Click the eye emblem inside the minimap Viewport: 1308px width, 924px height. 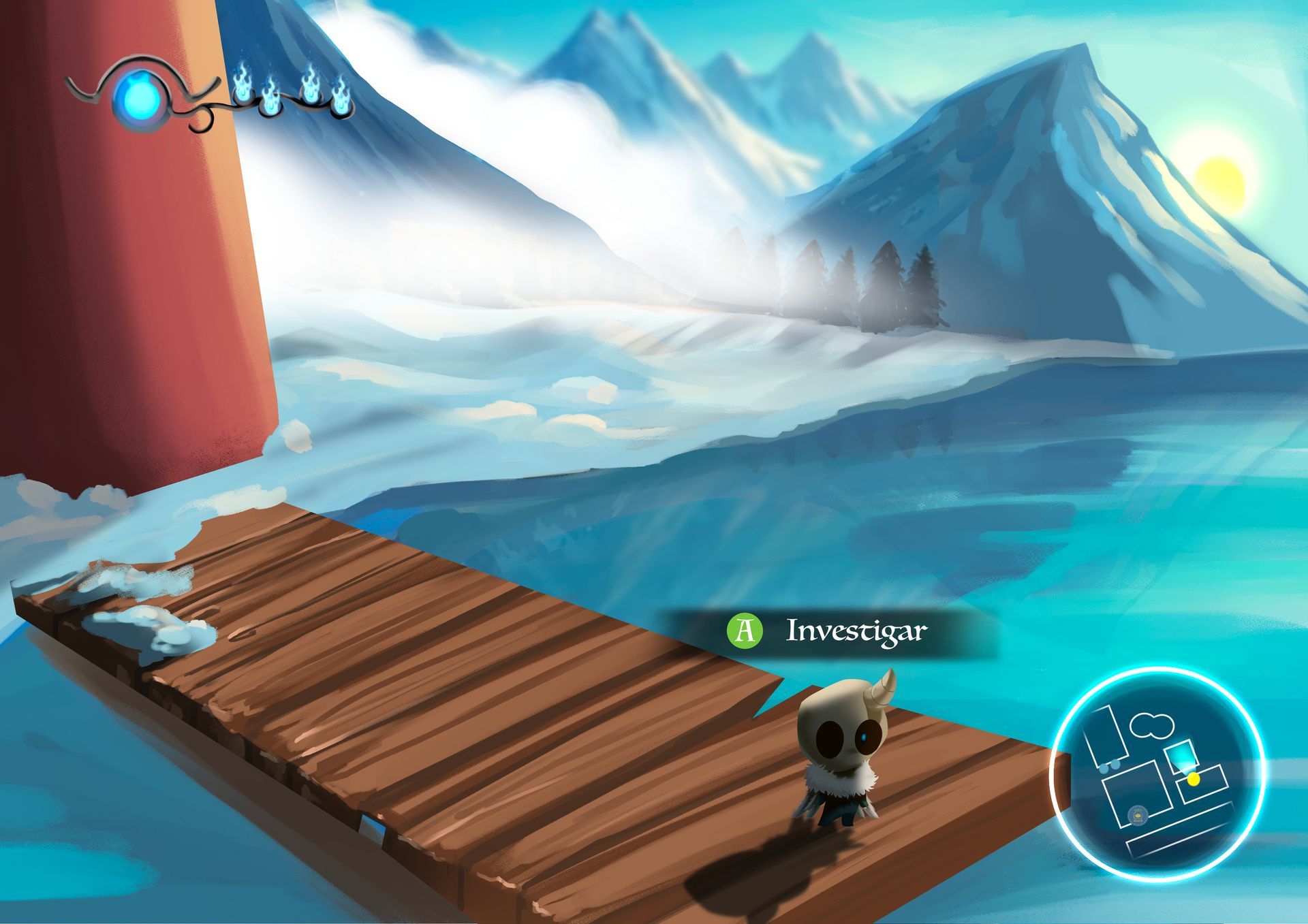point(1138,815)
